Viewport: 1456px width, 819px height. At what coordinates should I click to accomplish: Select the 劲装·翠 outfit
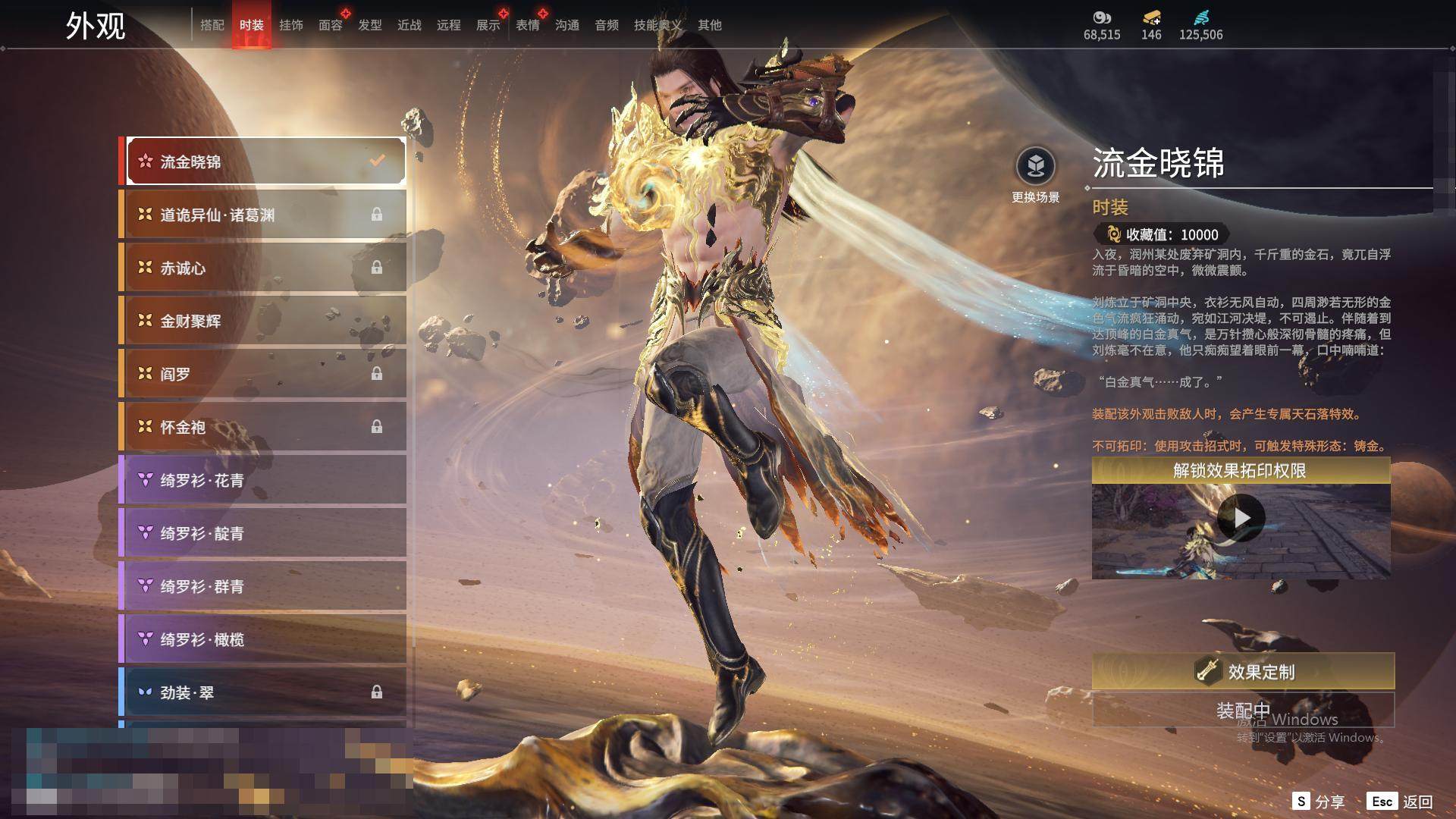pos(263,692)
